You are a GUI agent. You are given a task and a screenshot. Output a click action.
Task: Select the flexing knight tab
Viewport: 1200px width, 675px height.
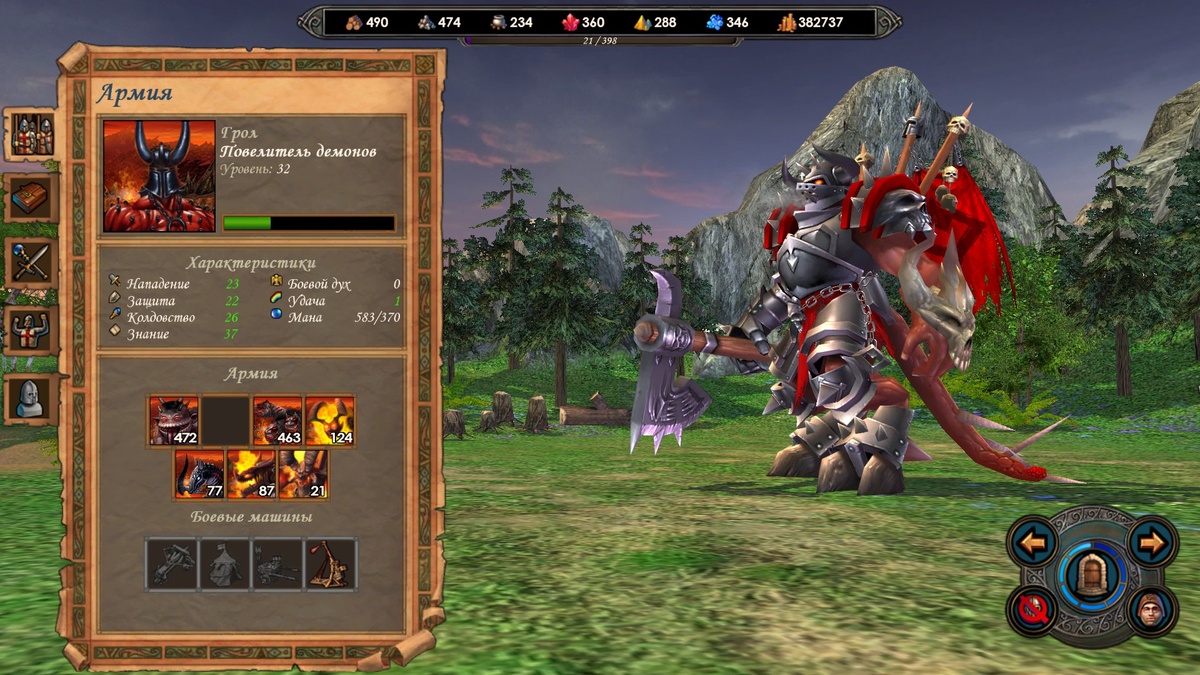point(33,330)
